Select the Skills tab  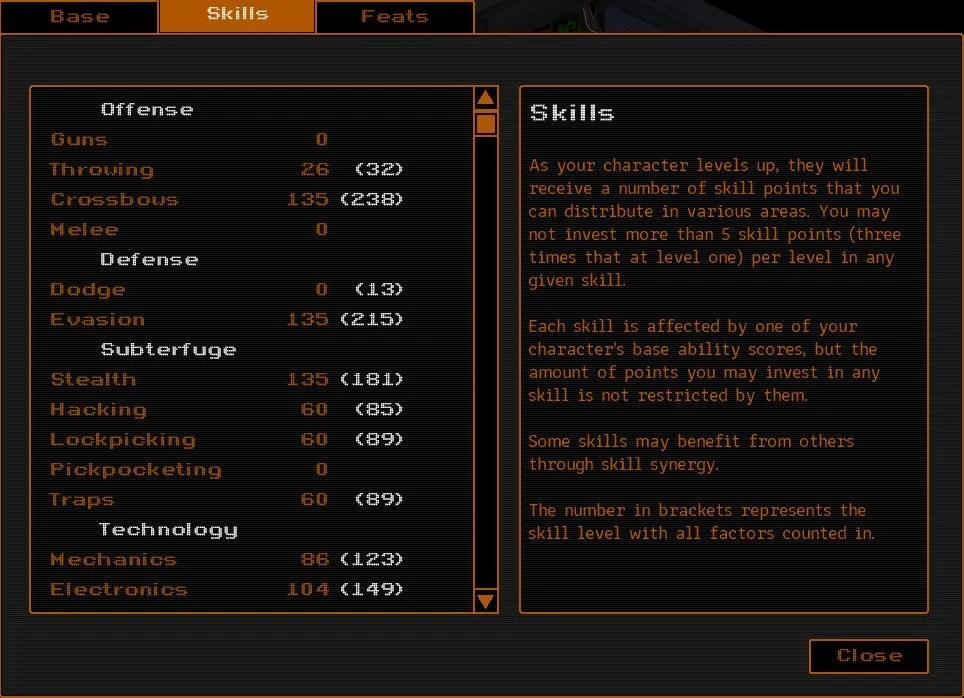237,15
